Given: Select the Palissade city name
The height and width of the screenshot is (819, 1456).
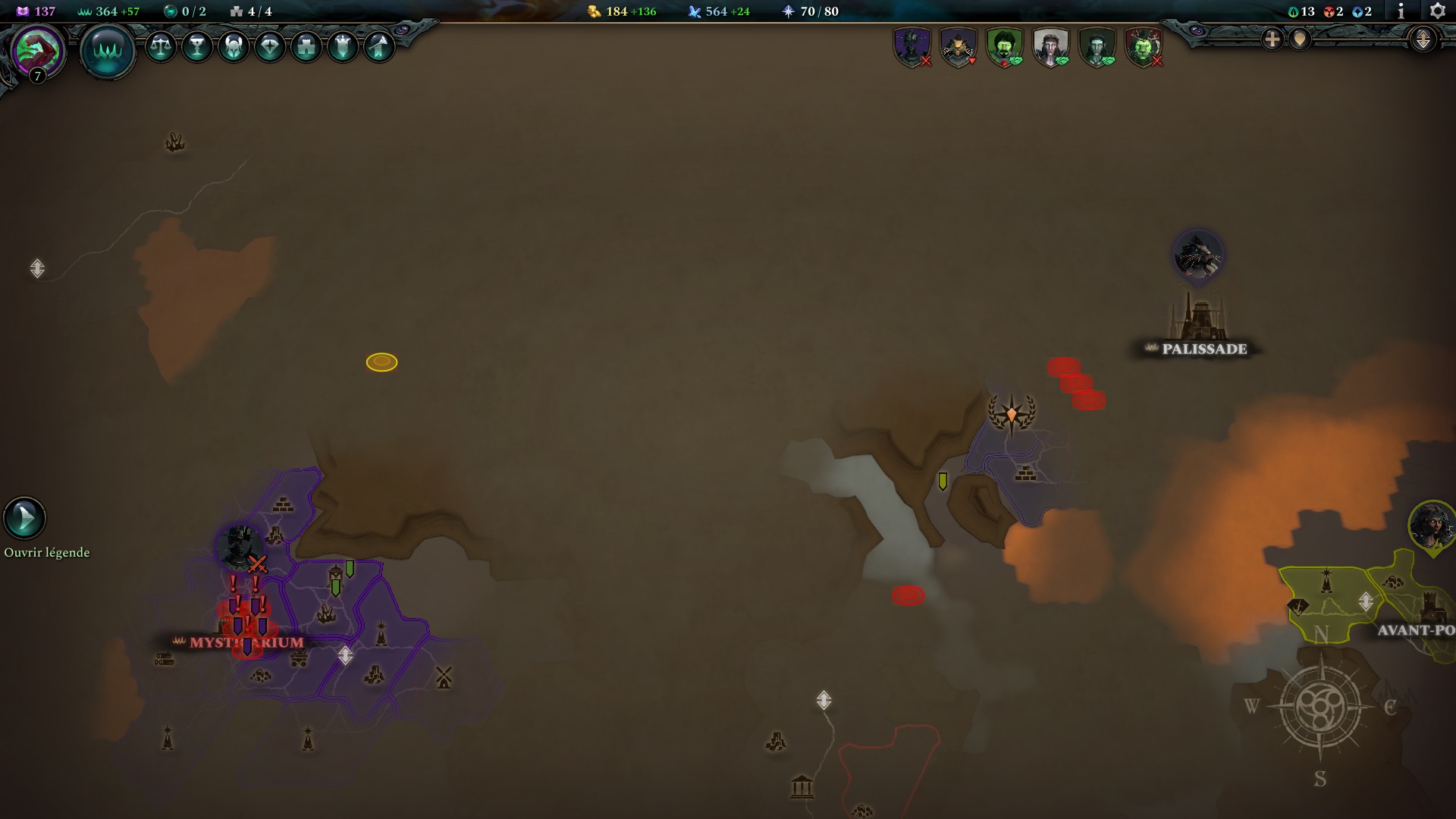Looking at the screenshot, I should (x=1203, y=350).
